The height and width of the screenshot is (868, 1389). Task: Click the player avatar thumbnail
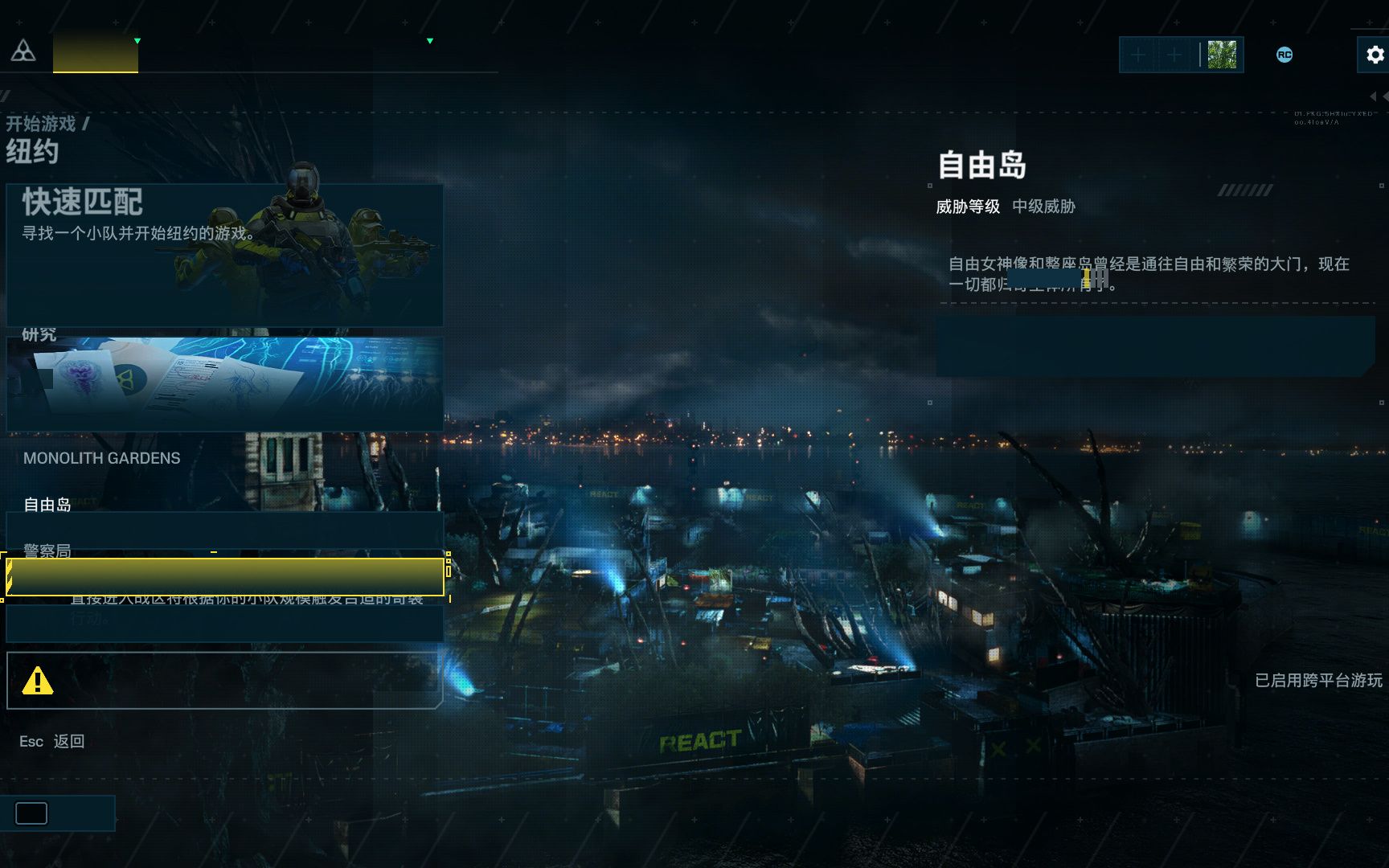(1222, 55)
